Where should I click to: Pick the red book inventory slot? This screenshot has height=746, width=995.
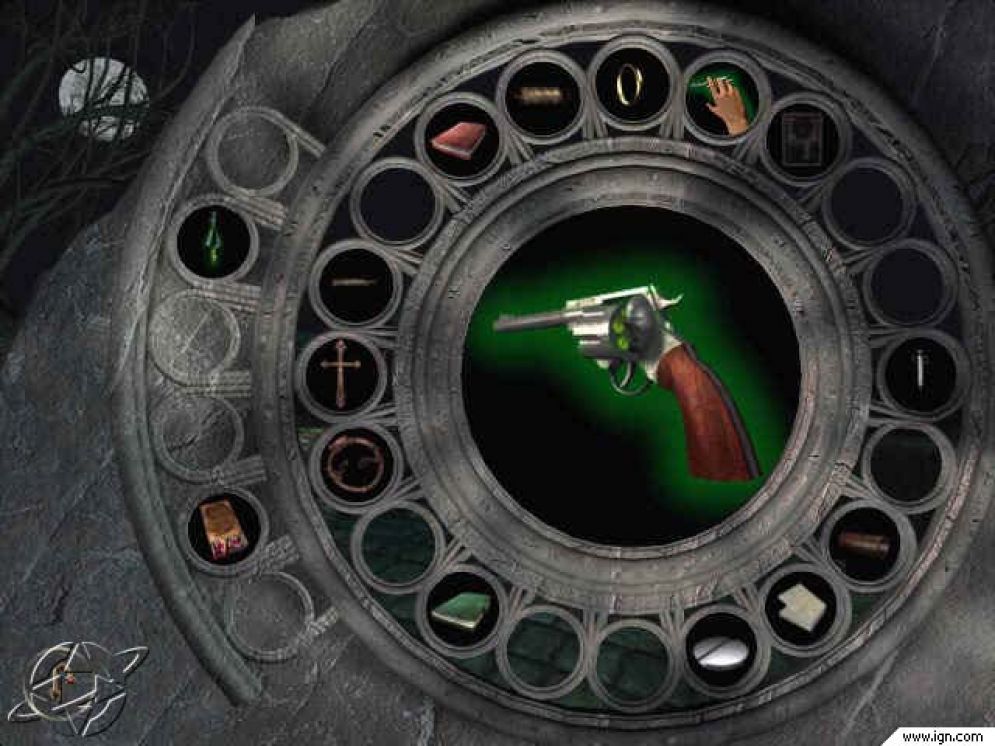point(458,140)
